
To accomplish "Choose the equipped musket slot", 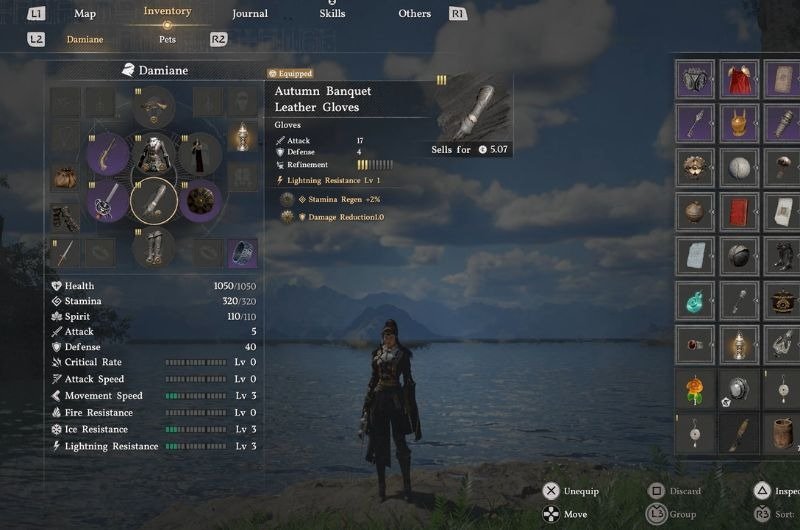I will coord(107,155).
